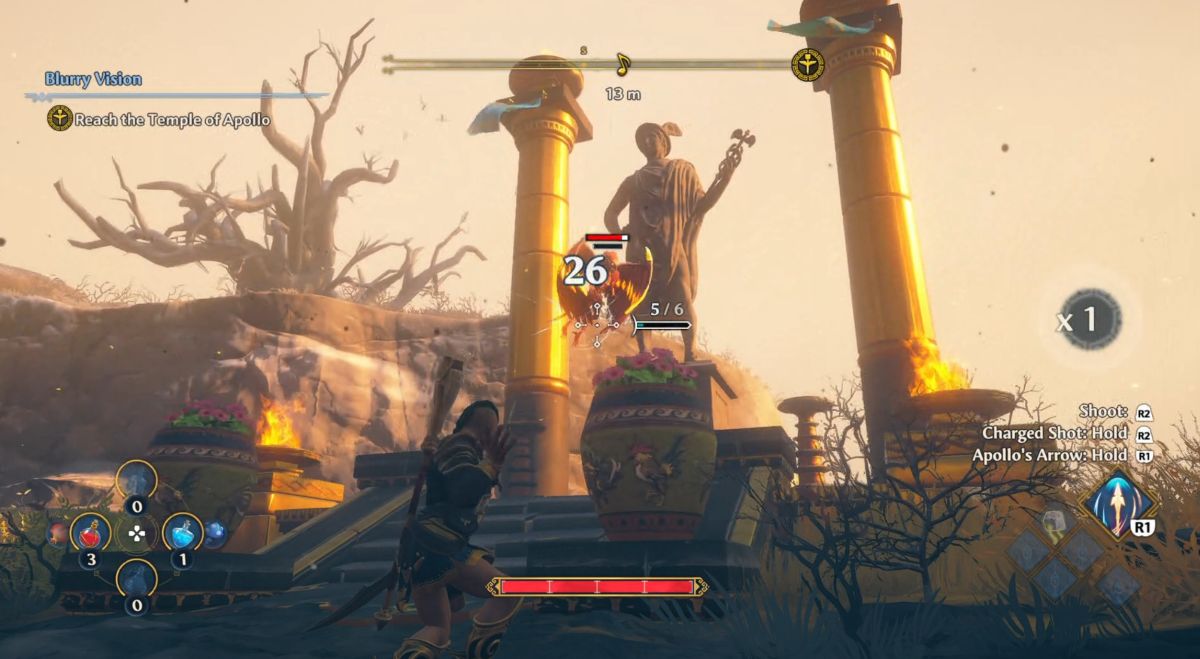Select the music note marker on the compass
Image resolution: width=1200 pixels, height=659 pixels.
coord(623,65)
